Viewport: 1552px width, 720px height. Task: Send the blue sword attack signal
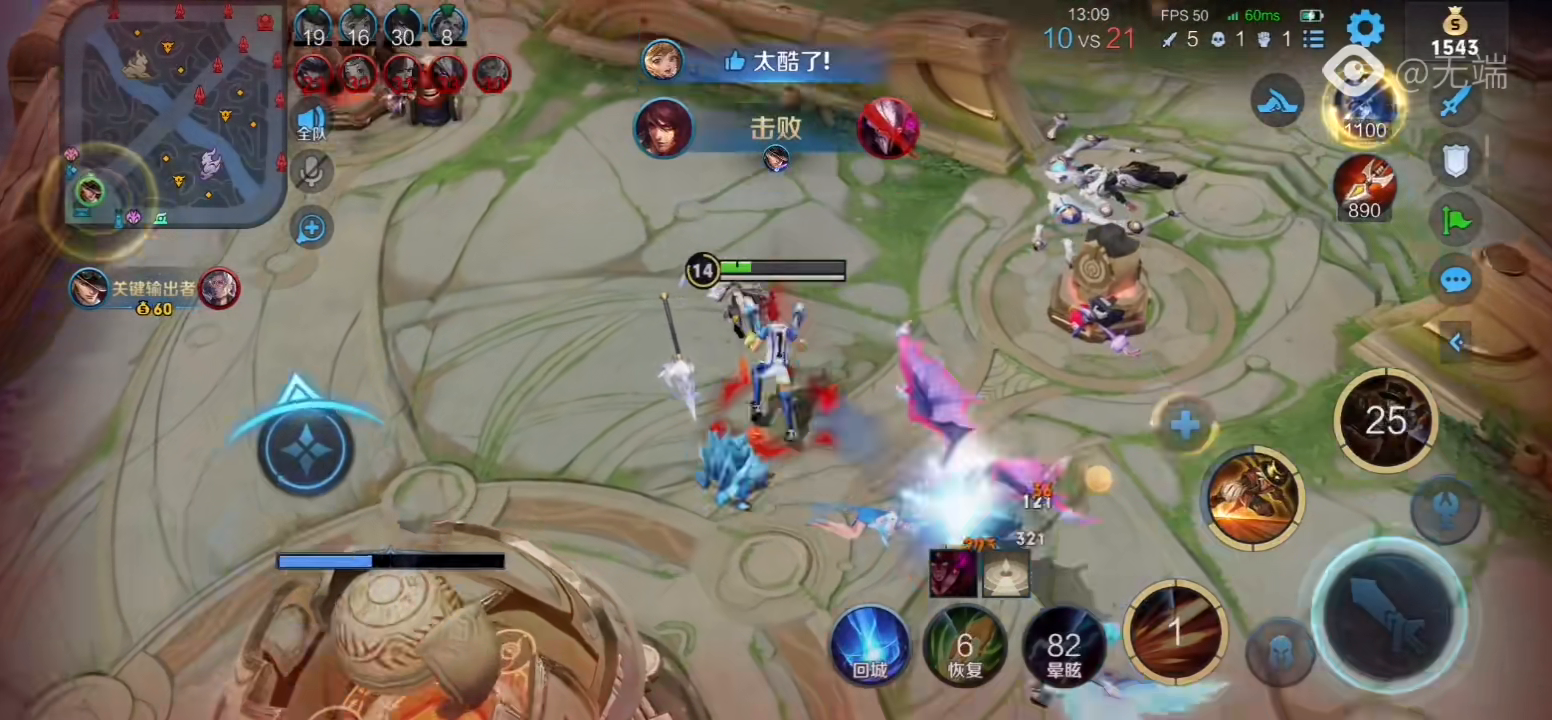click(x=1455, y=101)
